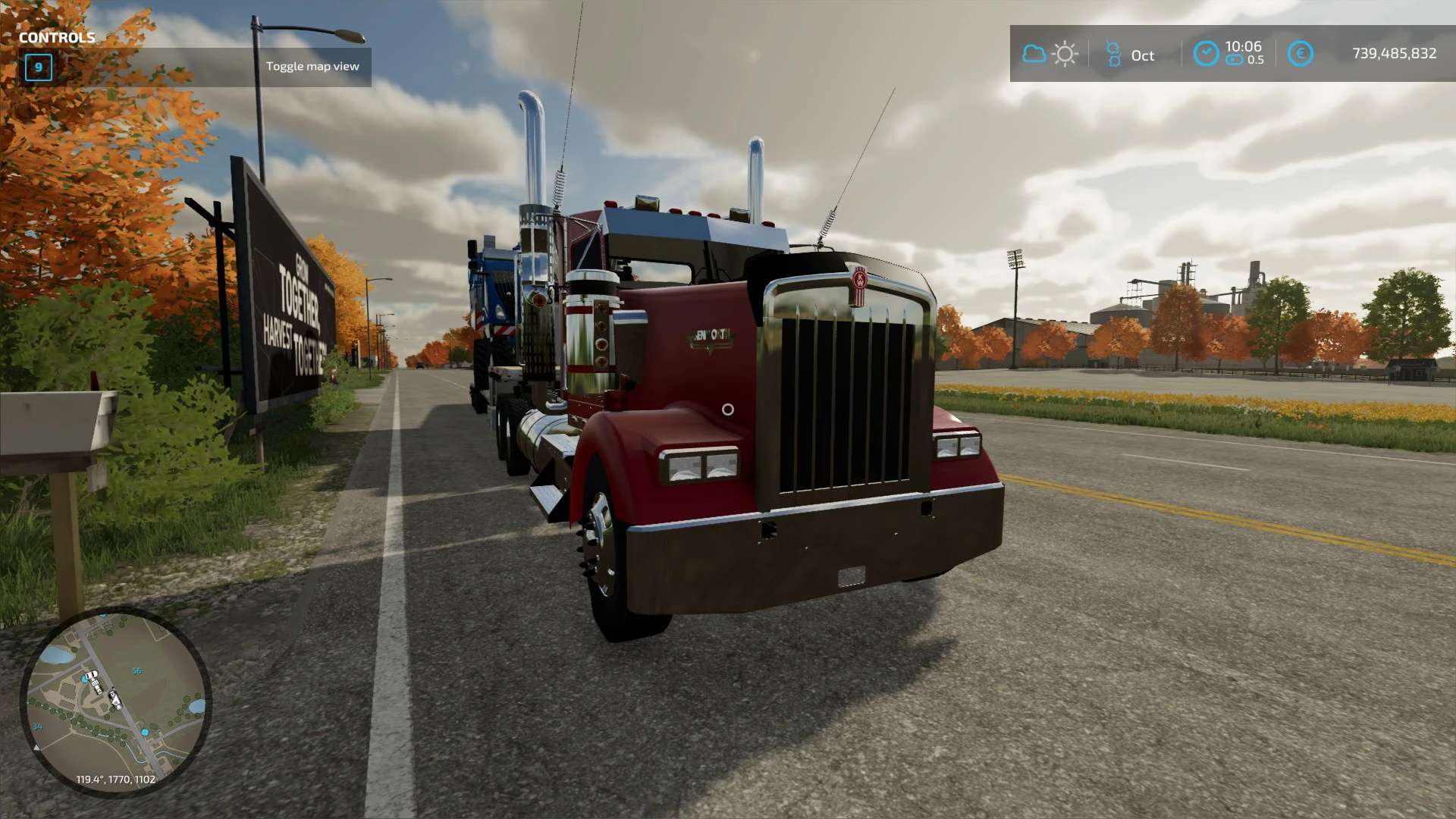Click the clock time icon
Image resolution: width=1456 pixels, height=819 pixels.
(x=1206, y=54)
